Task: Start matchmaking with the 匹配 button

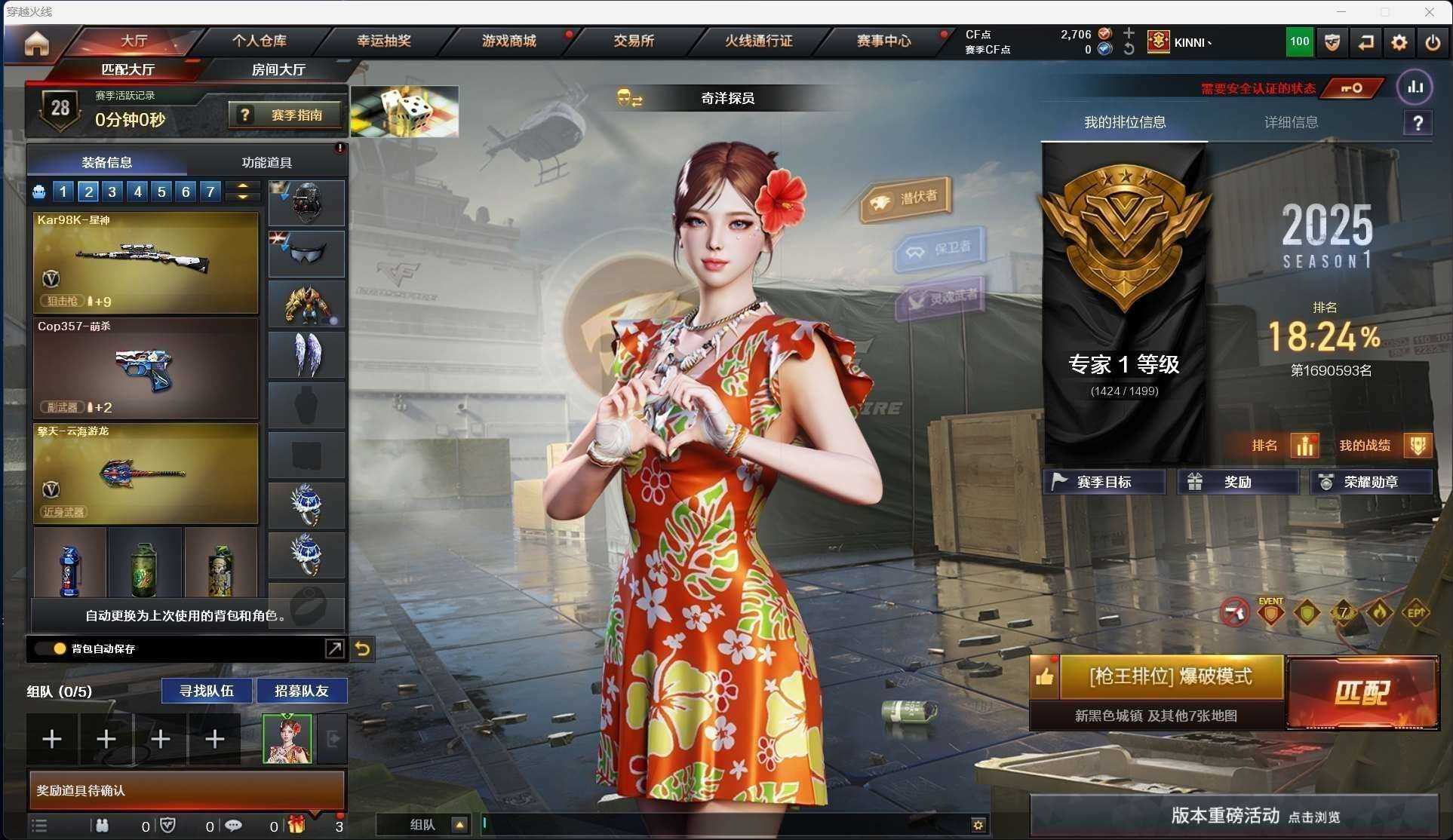Action: pos(1362,692)
